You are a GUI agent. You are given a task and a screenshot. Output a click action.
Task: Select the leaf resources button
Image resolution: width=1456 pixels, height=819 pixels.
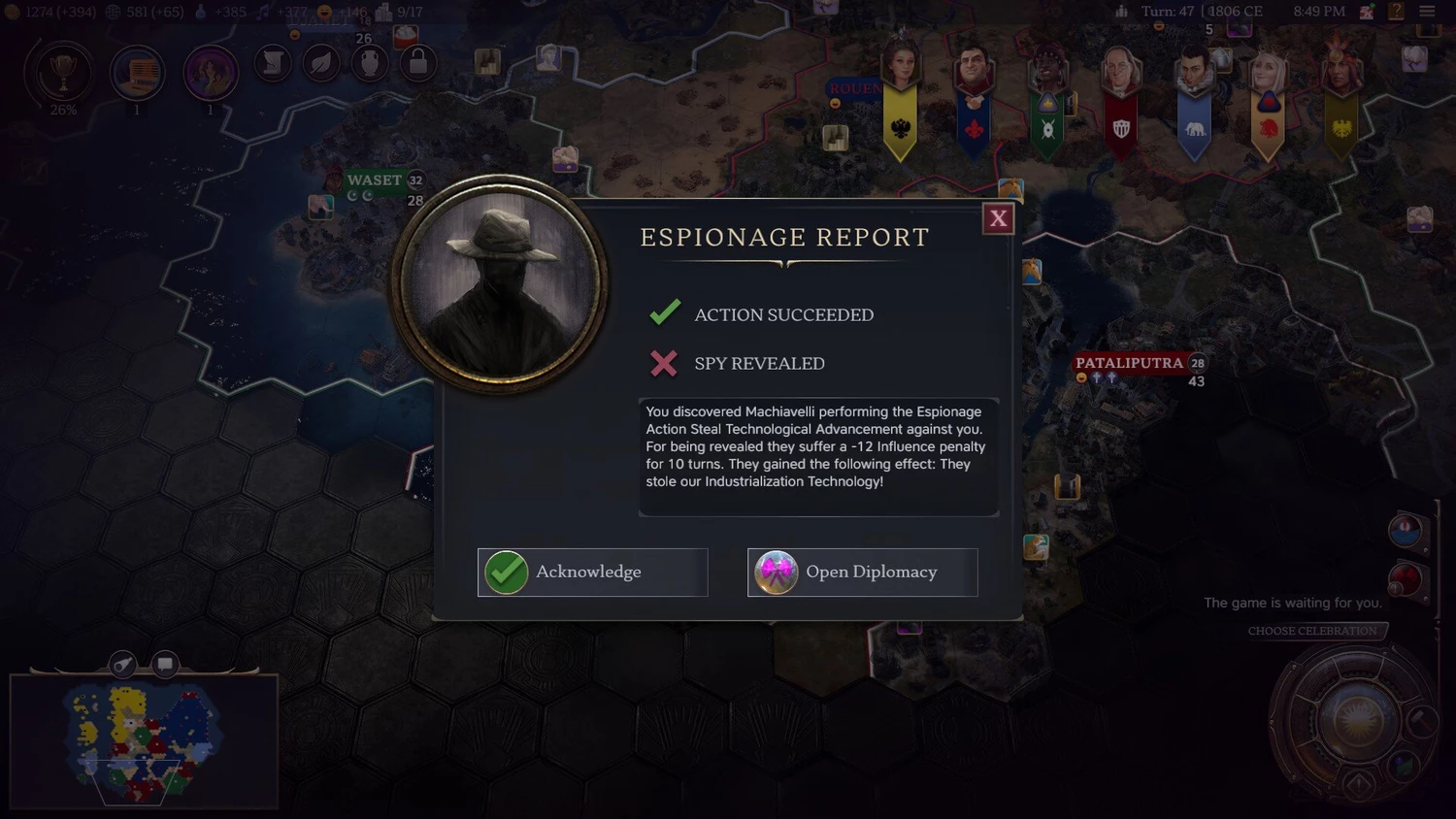[321, 64]
